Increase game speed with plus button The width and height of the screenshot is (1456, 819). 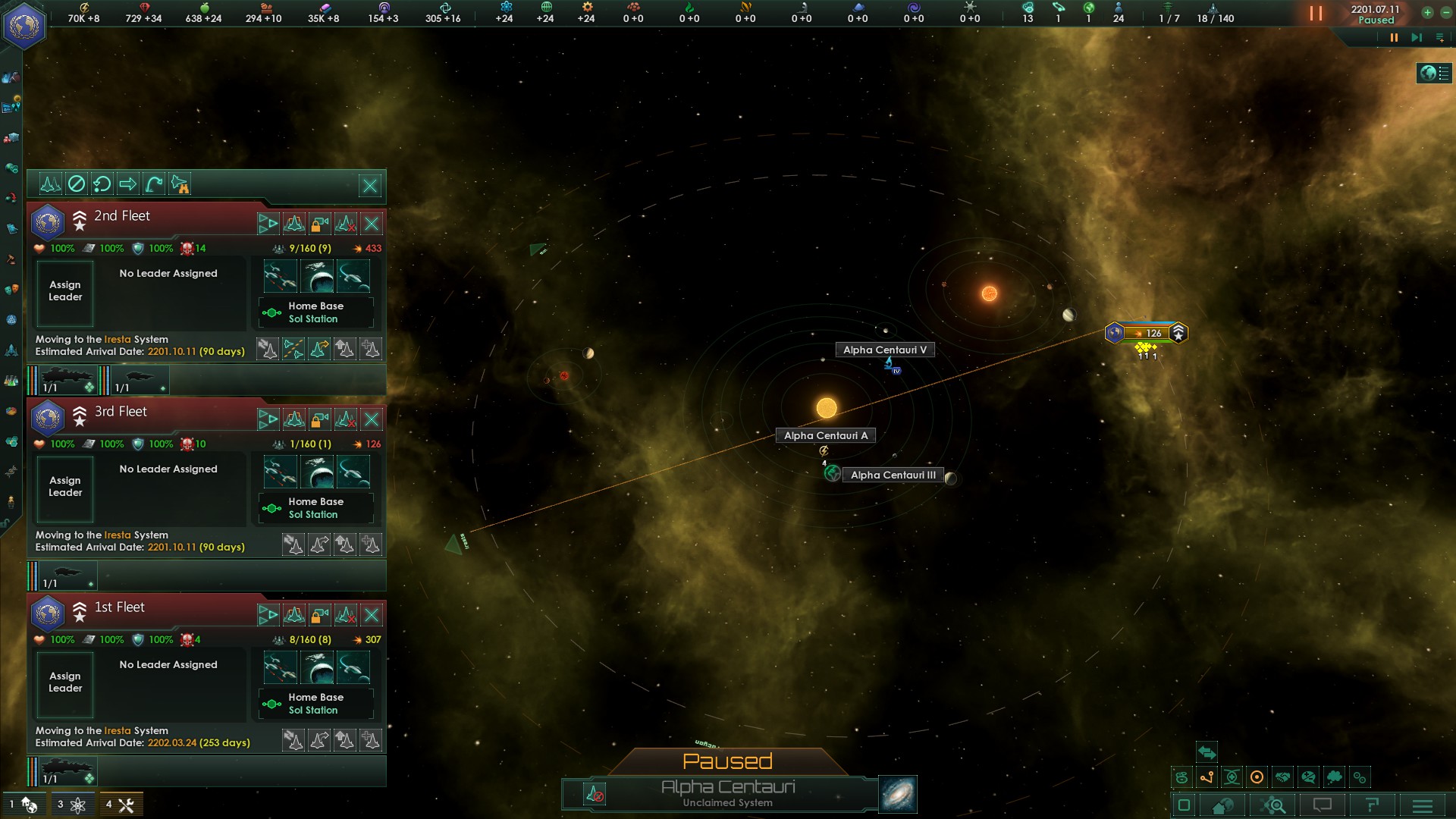click(x=1427, y=12)
